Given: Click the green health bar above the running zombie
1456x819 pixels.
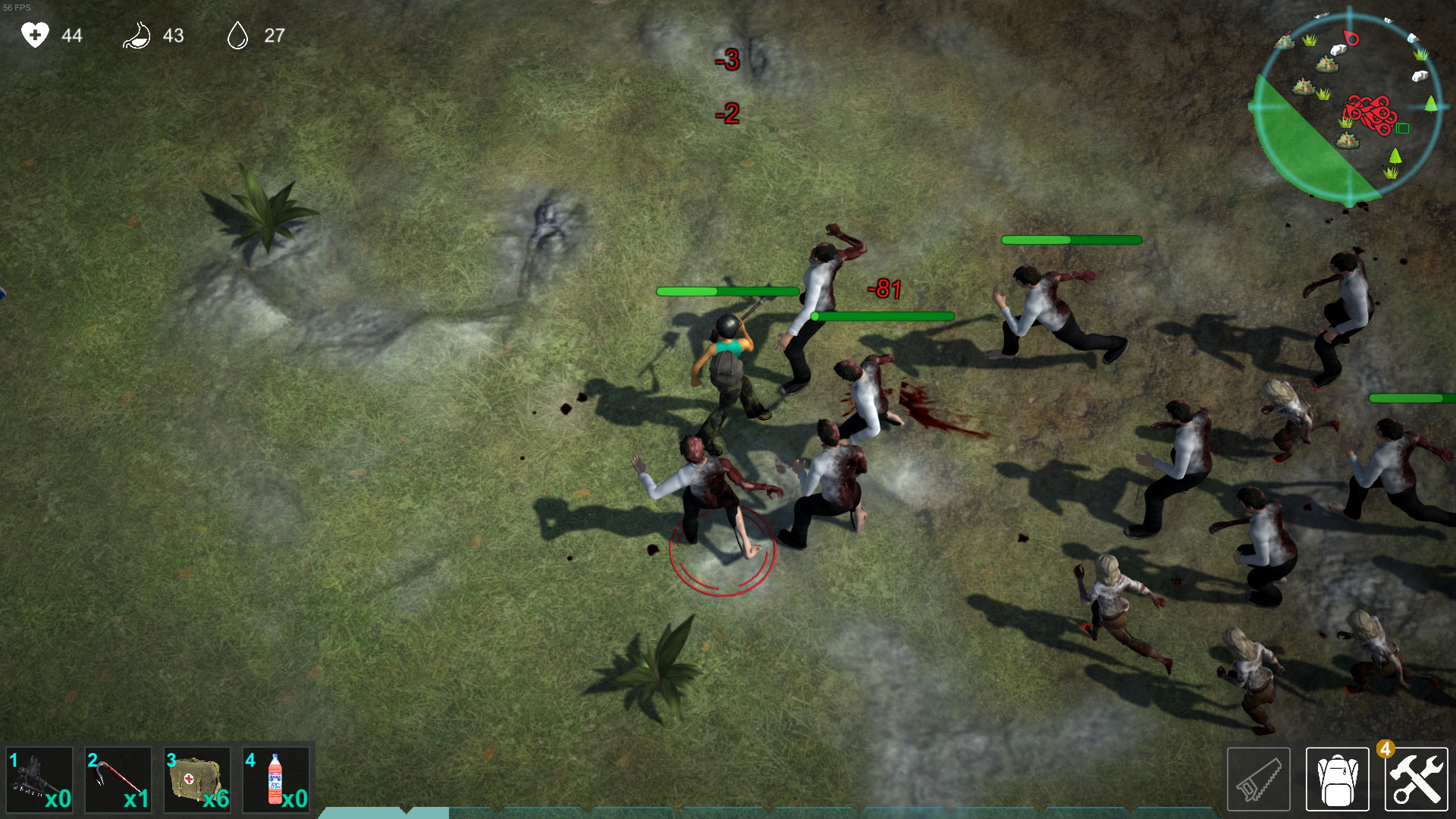Looking at the screenshot, I should (1069, 240).
